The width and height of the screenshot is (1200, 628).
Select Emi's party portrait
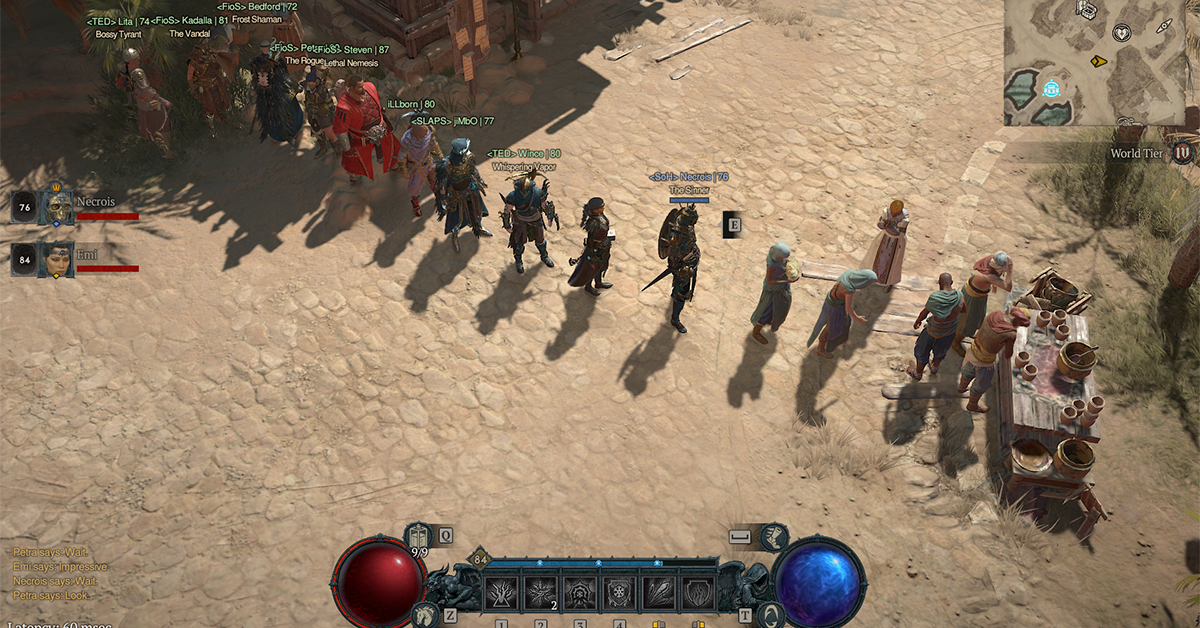58,260
